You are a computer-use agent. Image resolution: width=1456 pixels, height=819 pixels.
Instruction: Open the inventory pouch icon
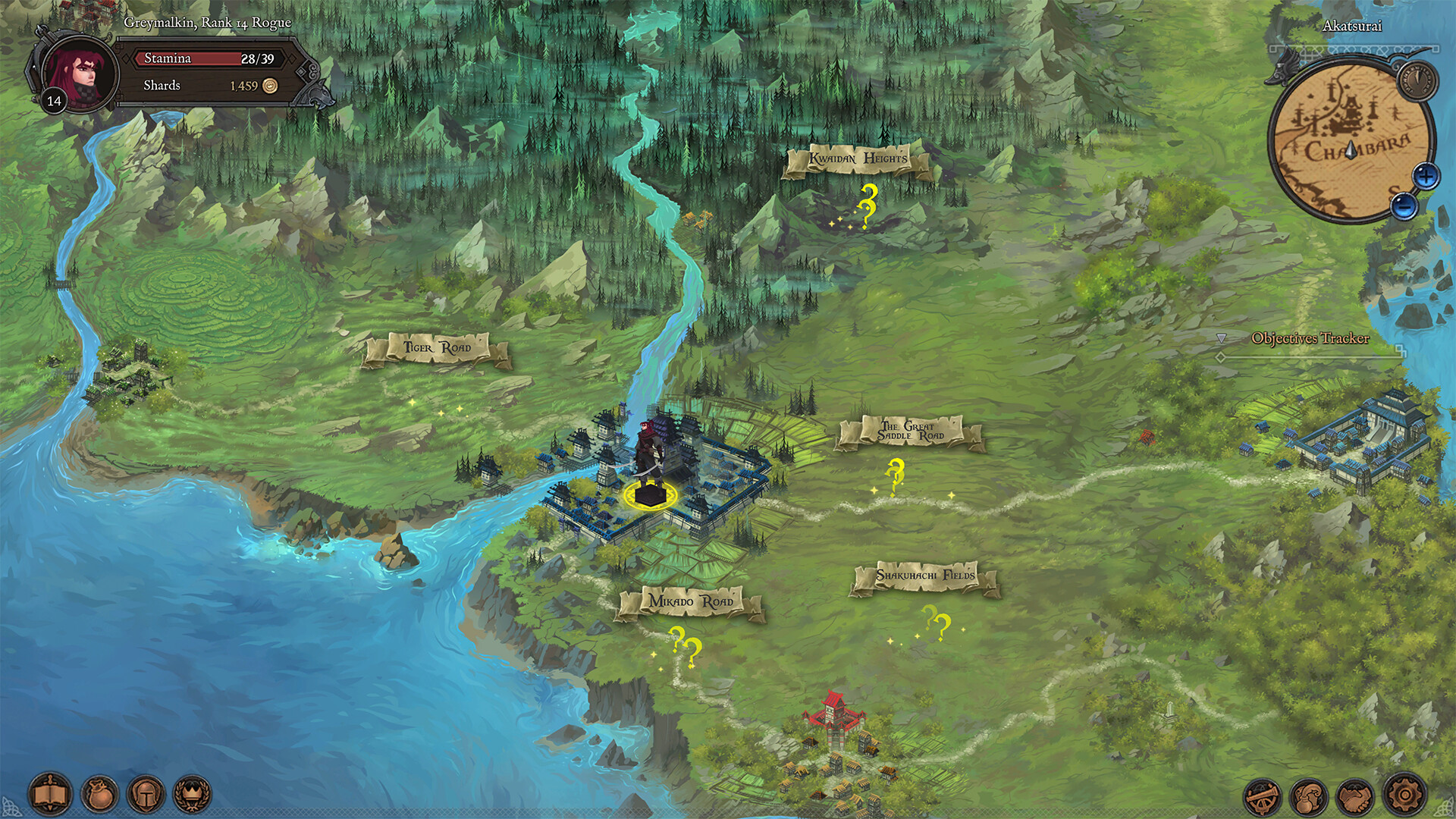point(99,794)
